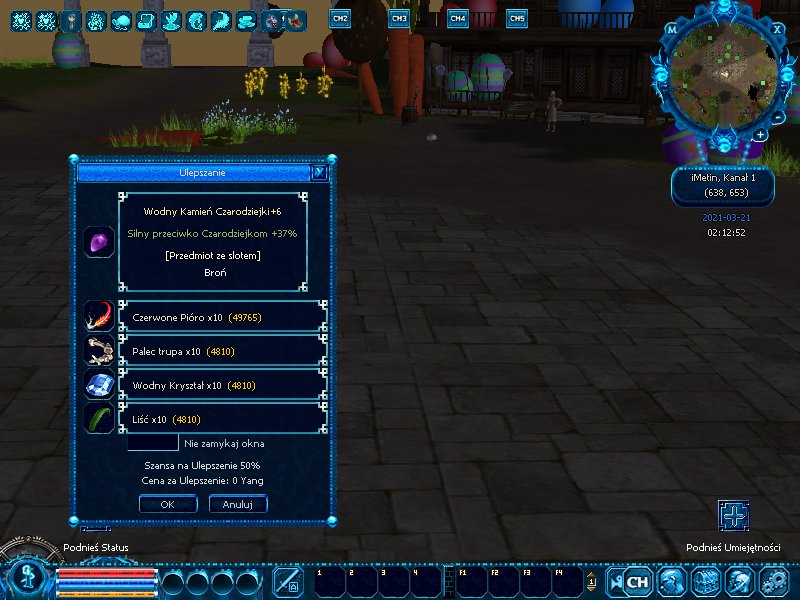Image resolution: width=800 pixels, height=600 pixels.
Task: Select the purple Wodny Kamień Czarodziejki stone icon
Action: pos(98,242)
